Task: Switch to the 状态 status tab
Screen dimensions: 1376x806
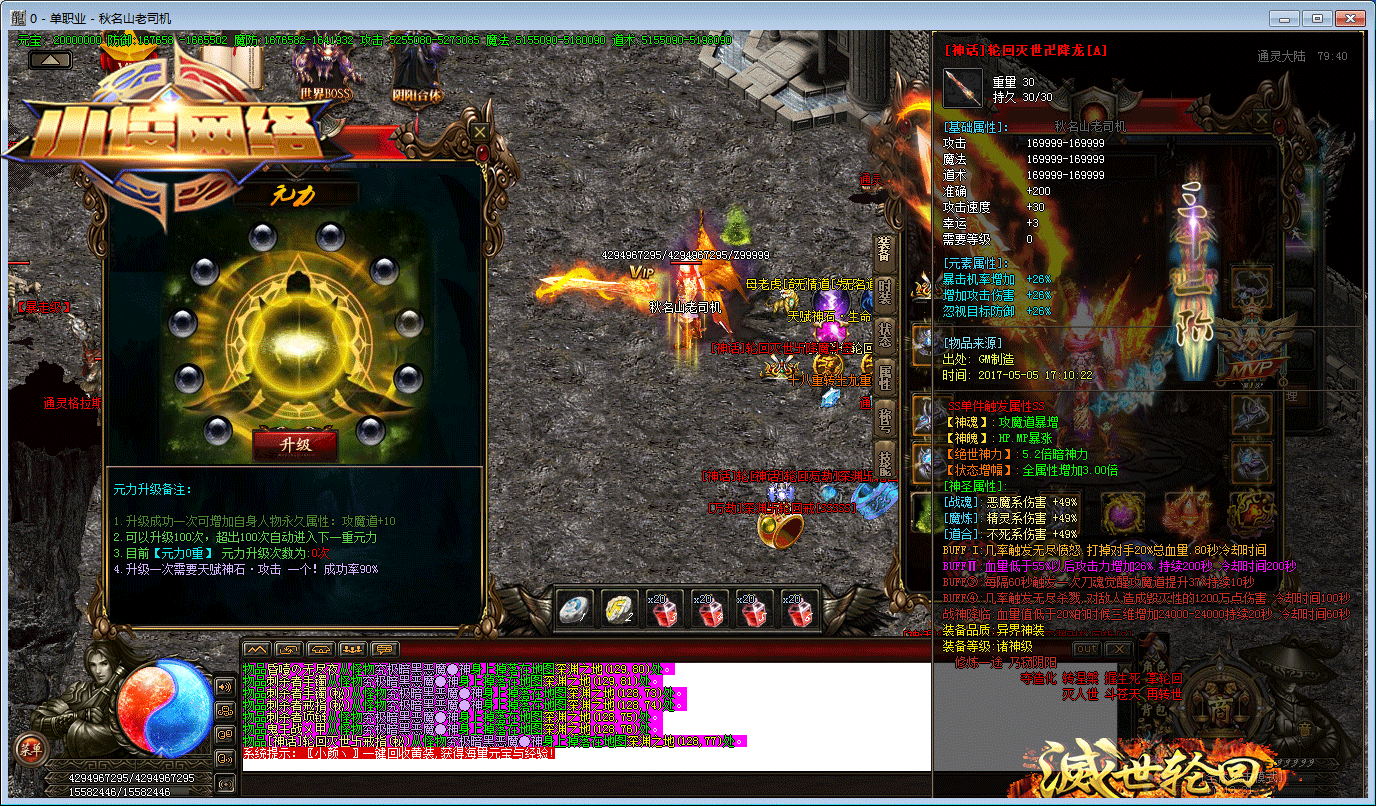Action: click(884, 333)
